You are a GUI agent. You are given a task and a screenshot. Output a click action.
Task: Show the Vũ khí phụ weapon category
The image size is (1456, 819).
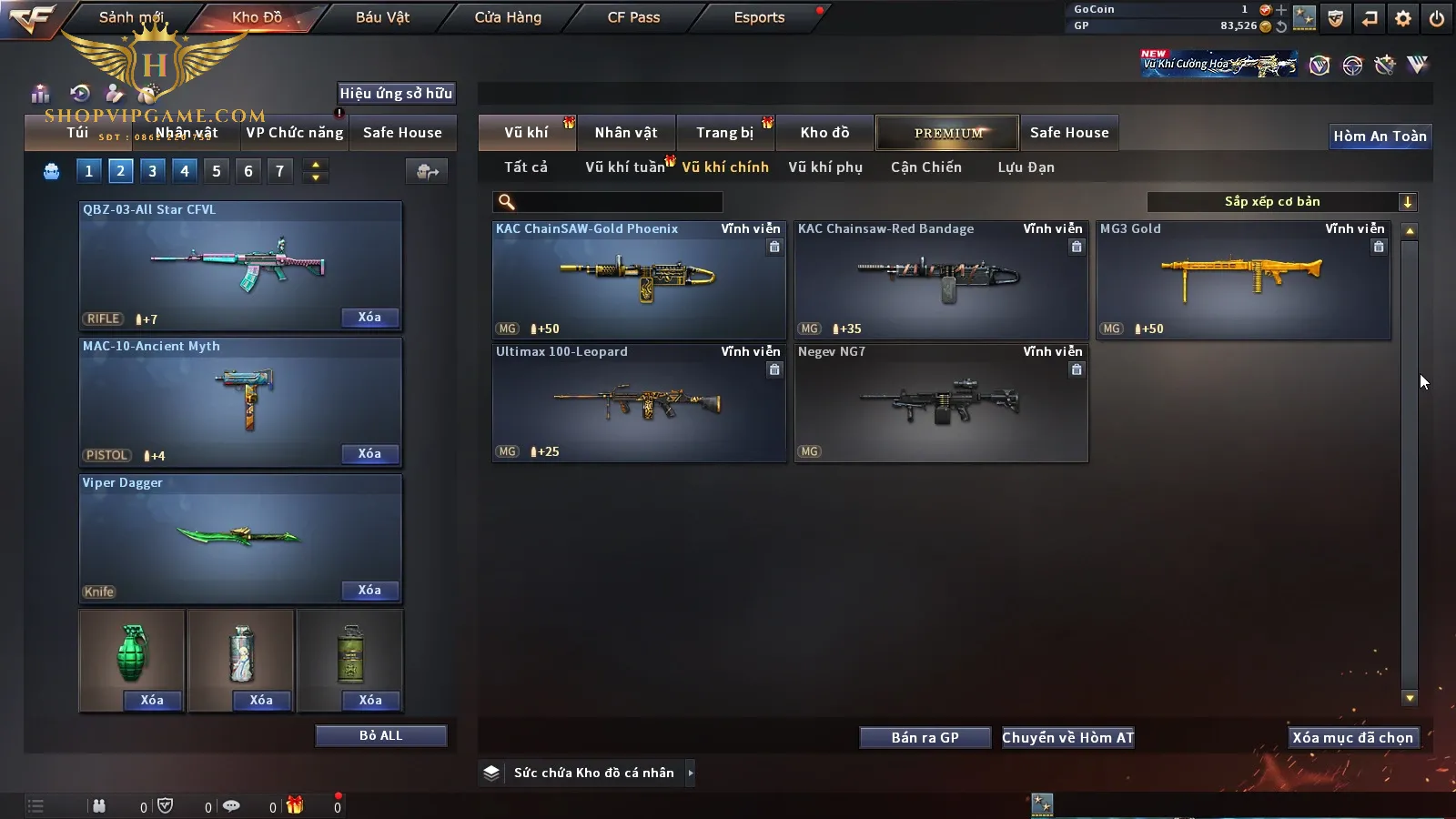825,167
